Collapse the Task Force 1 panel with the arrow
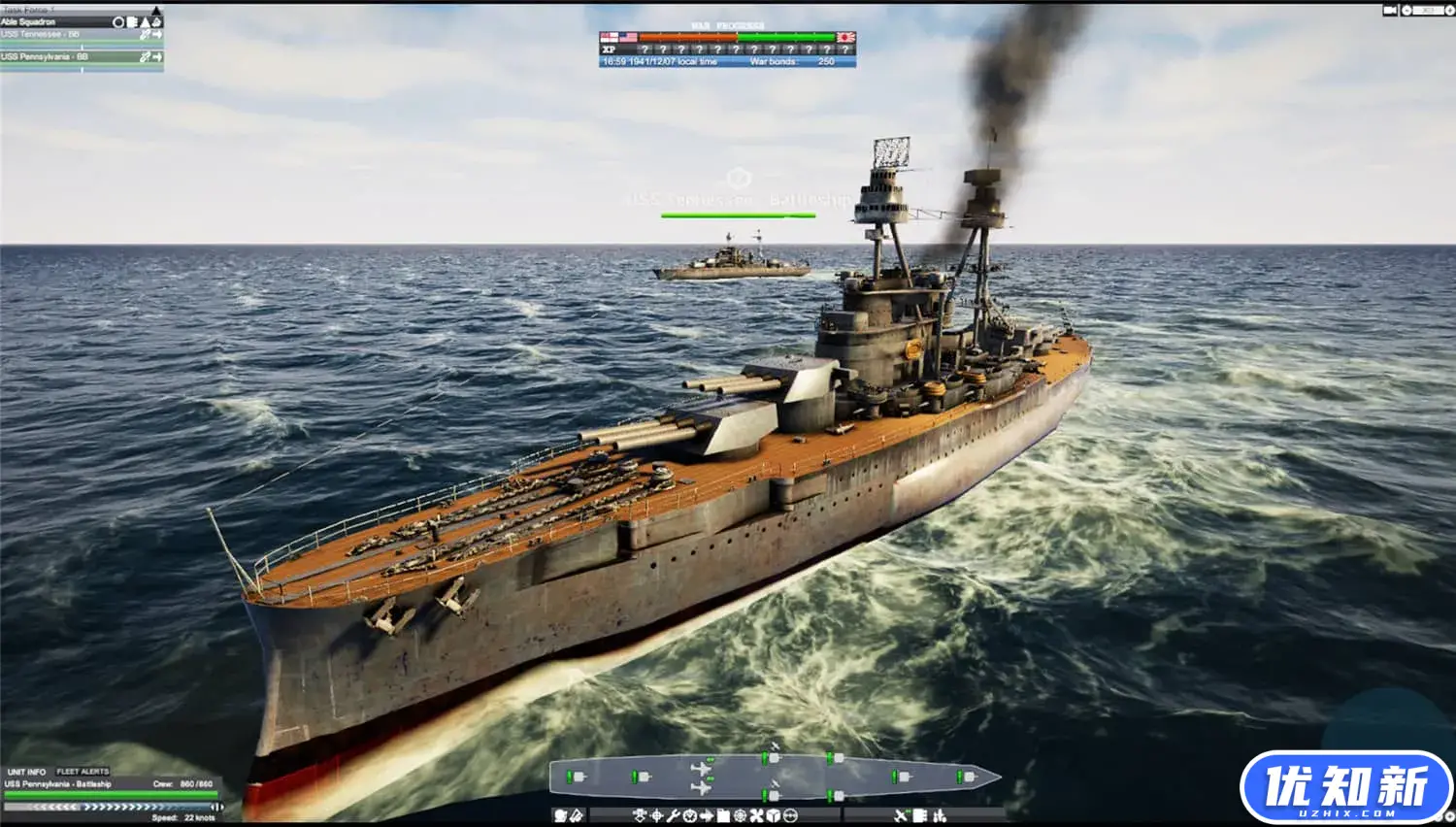The width and height of the screenshot is (1456, 827). pyautogui.click(x=156, y=9)
